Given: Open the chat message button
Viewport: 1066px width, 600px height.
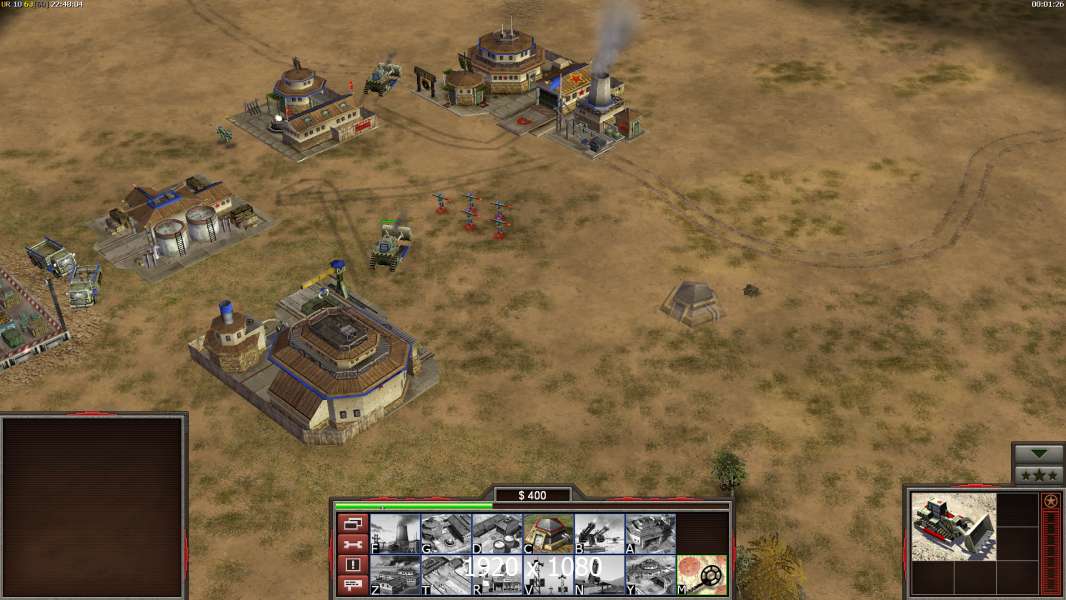Looking at the screenshot, I should 352,586.
